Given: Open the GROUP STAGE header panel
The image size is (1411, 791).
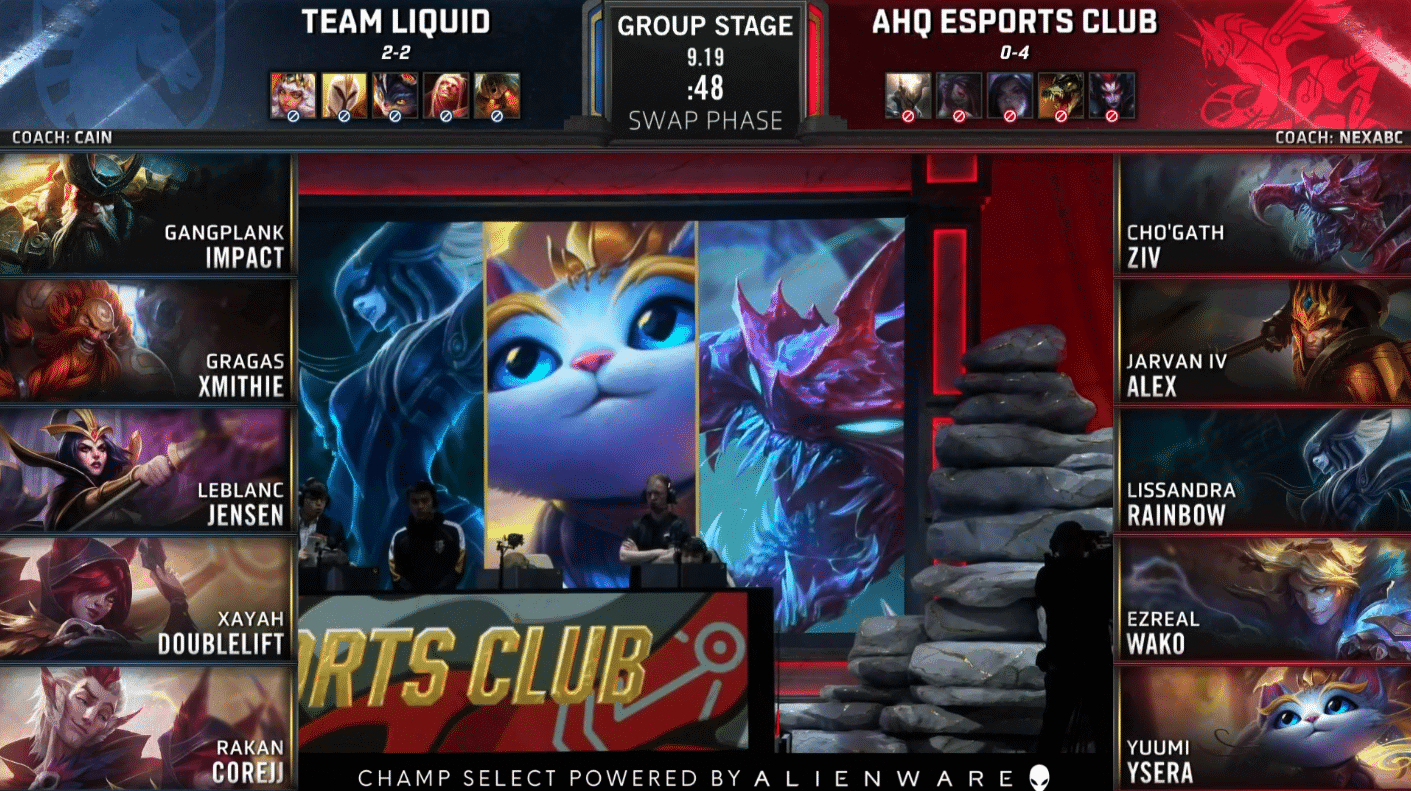Looking at the screenshot, I should 703,26.
